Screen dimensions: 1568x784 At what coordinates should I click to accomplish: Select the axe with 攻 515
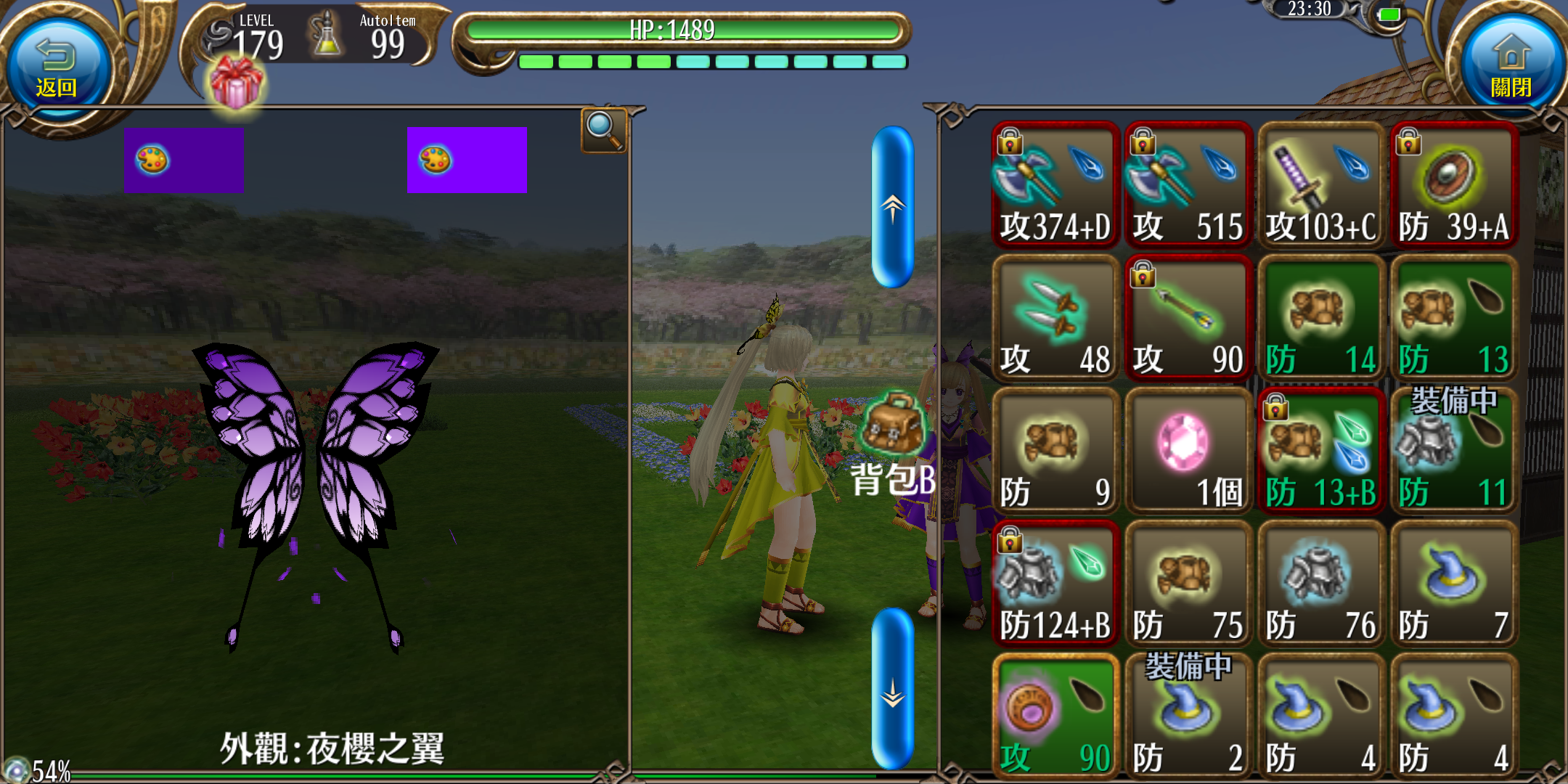pos(1188,185)
